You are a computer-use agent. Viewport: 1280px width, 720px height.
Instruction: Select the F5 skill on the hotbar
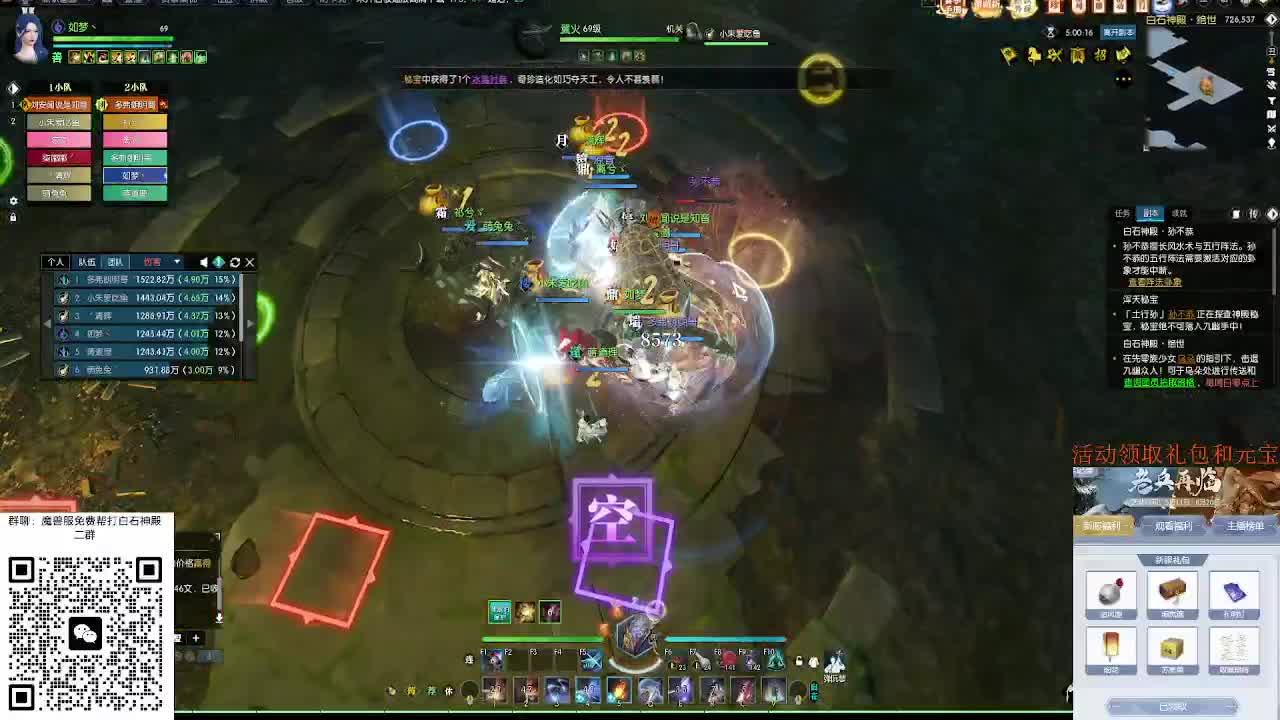click(x=593, y=660)
